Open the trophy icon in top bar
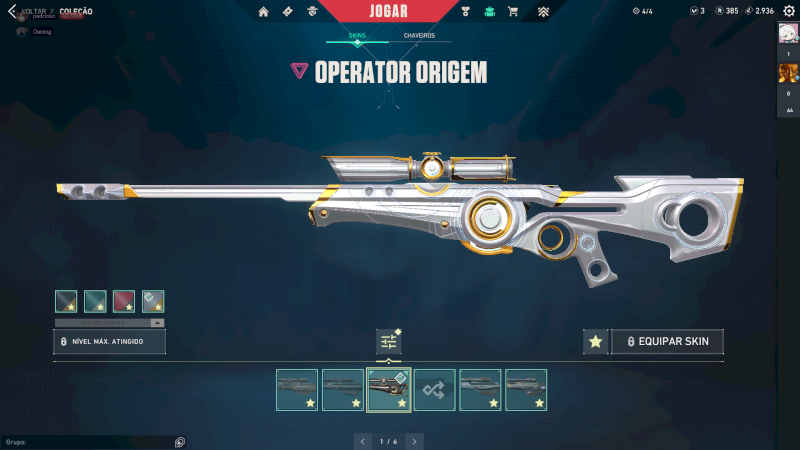The width and height of the screenshot is (800, 450). pyautogui.click(x=466, y=12)
